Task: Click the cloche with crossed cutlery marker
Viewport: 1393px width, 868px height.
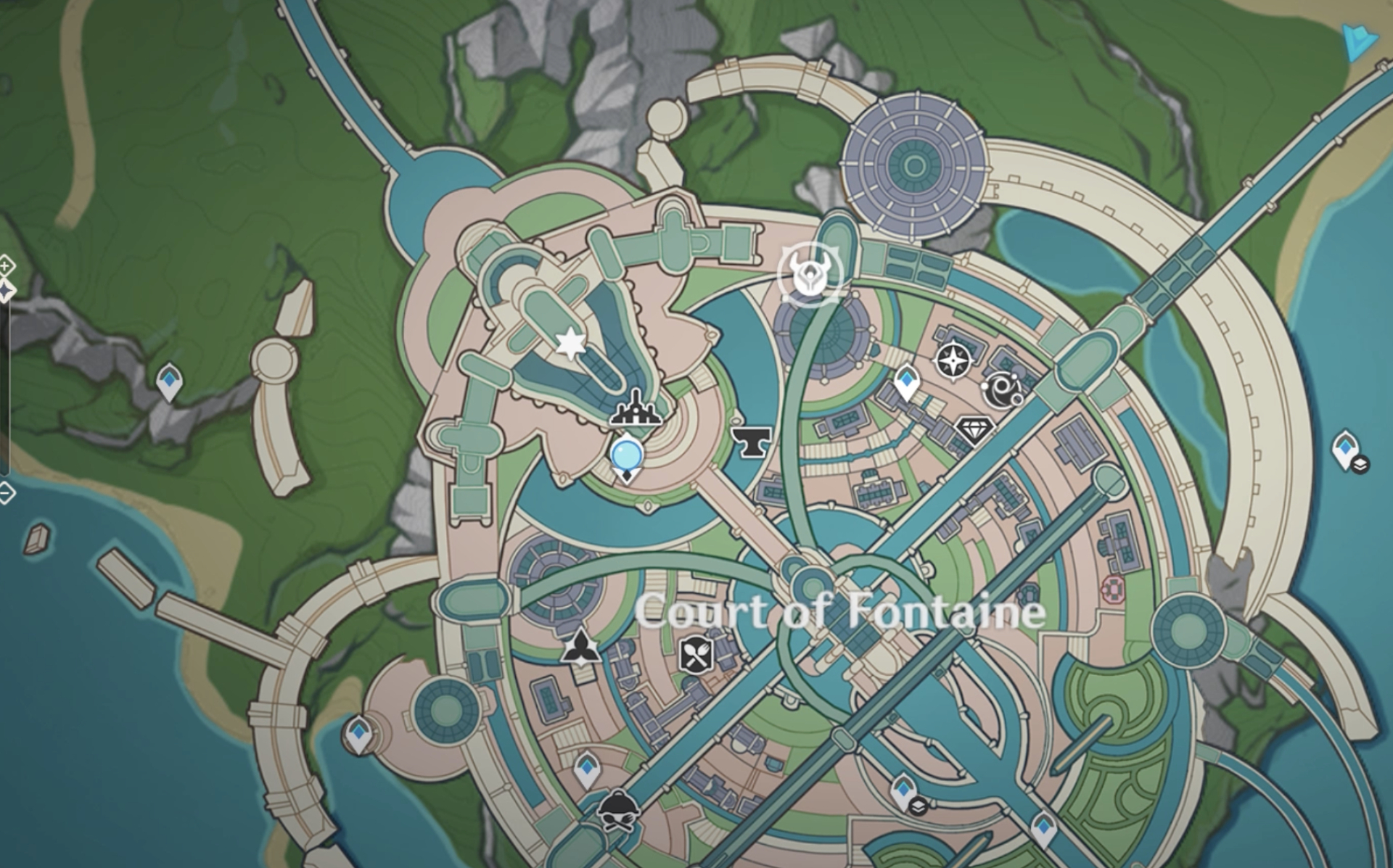Action: tap(618, 808)
